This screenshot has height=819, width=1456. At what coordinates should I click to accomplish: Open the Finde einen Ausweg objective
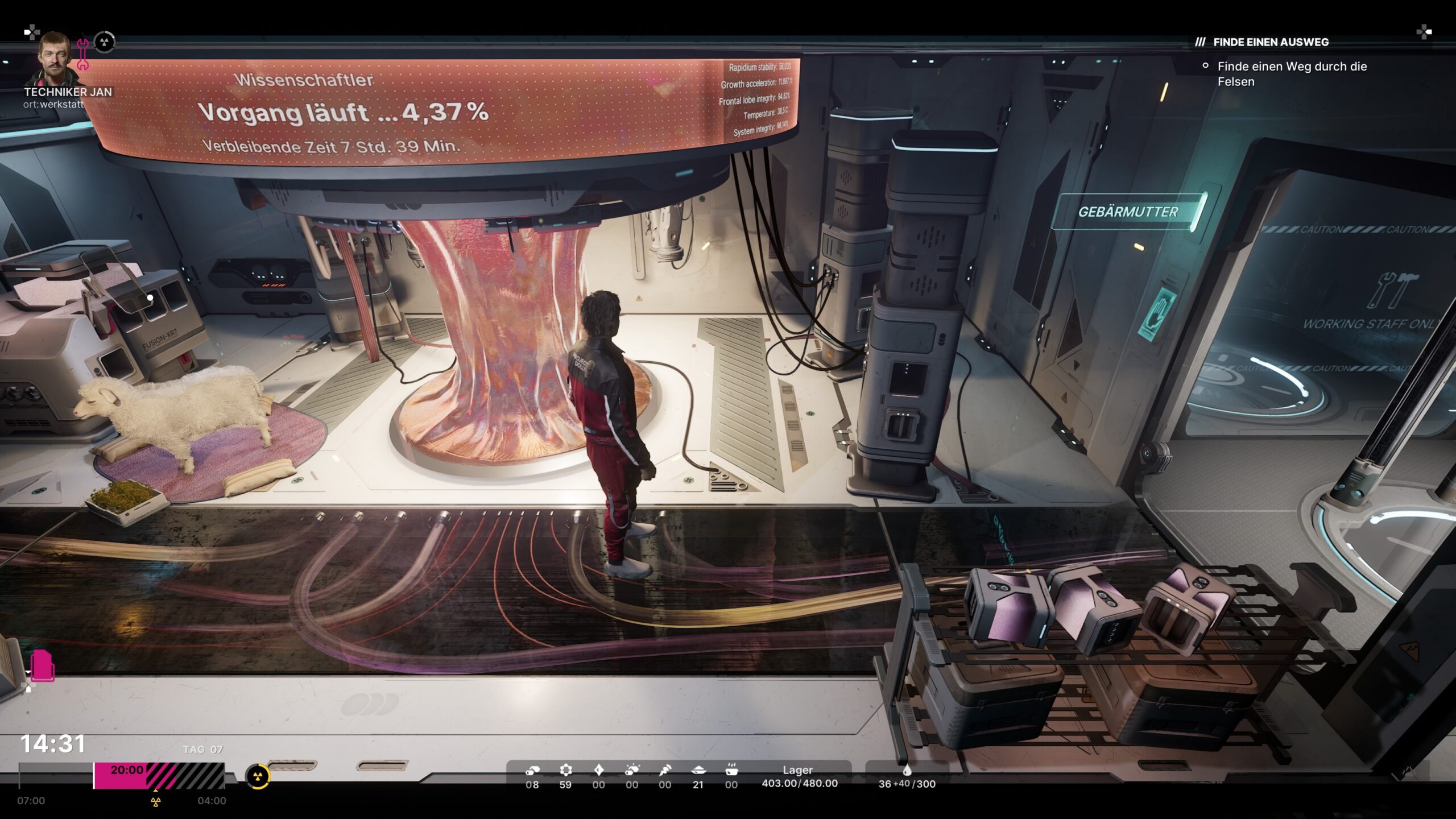click(1271, 42)
